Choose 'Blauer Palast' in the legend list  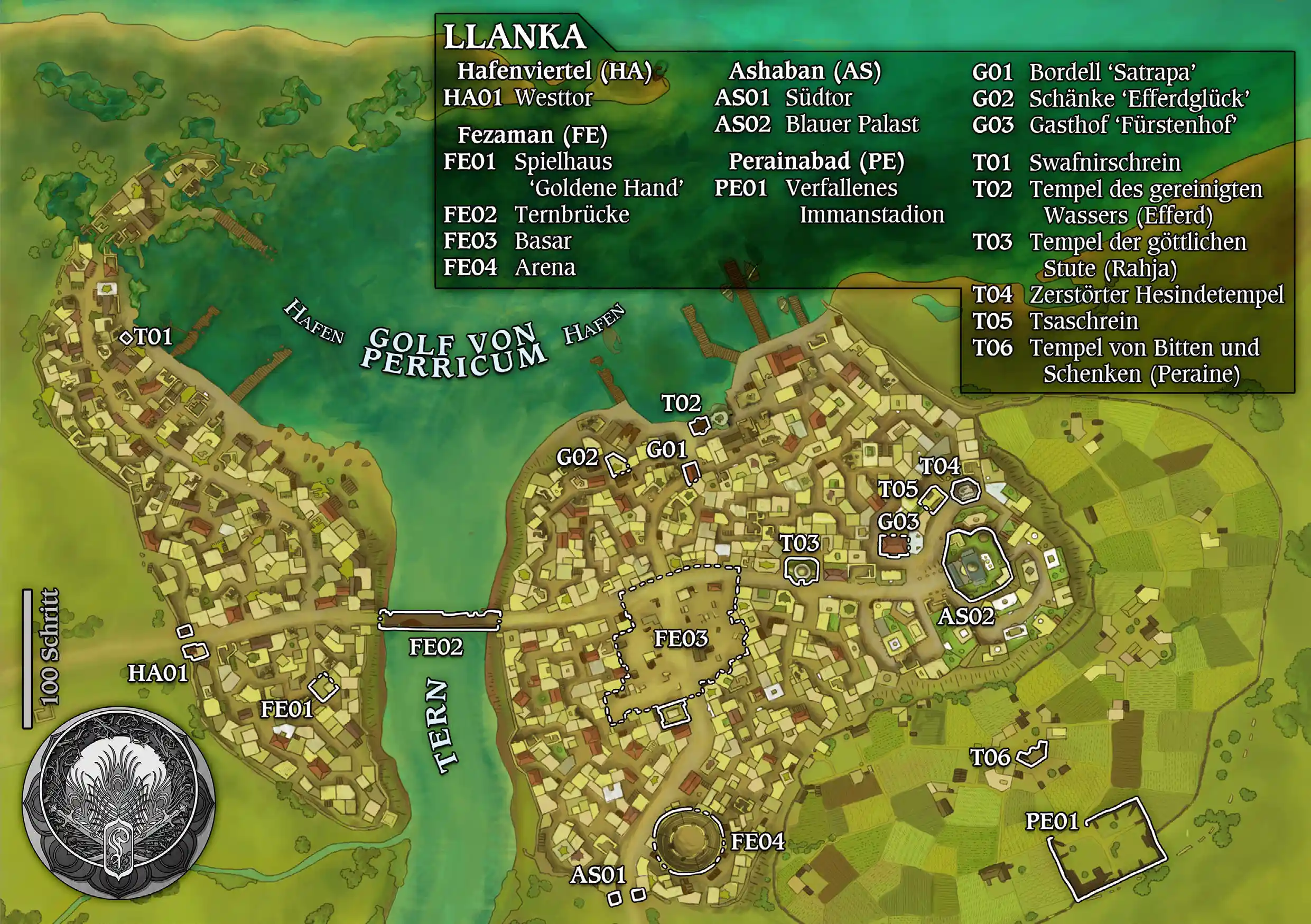[x=851, y=124]
